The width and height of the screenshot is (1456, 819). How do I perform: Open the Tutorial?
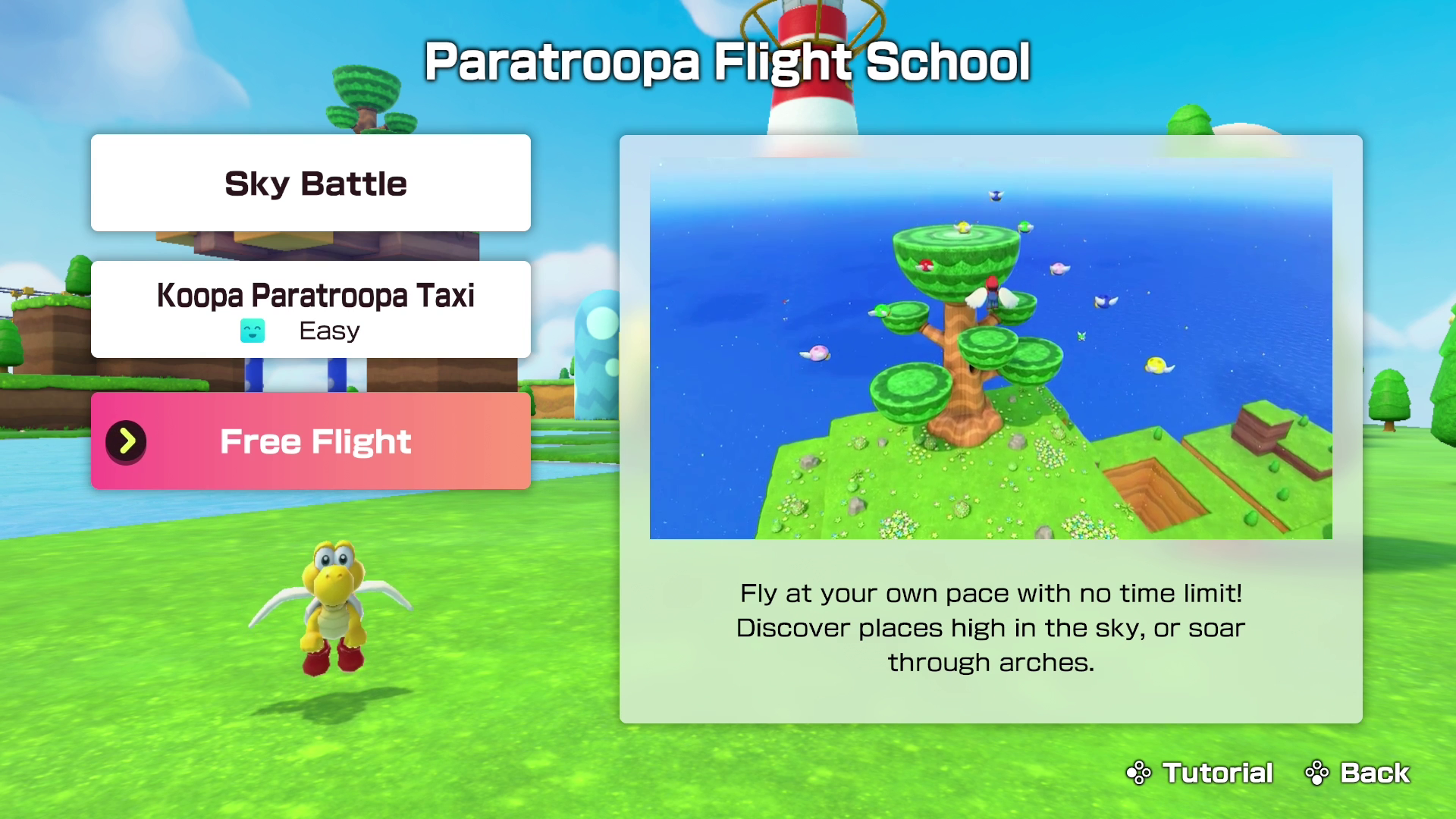click(x=1200, y=773)
